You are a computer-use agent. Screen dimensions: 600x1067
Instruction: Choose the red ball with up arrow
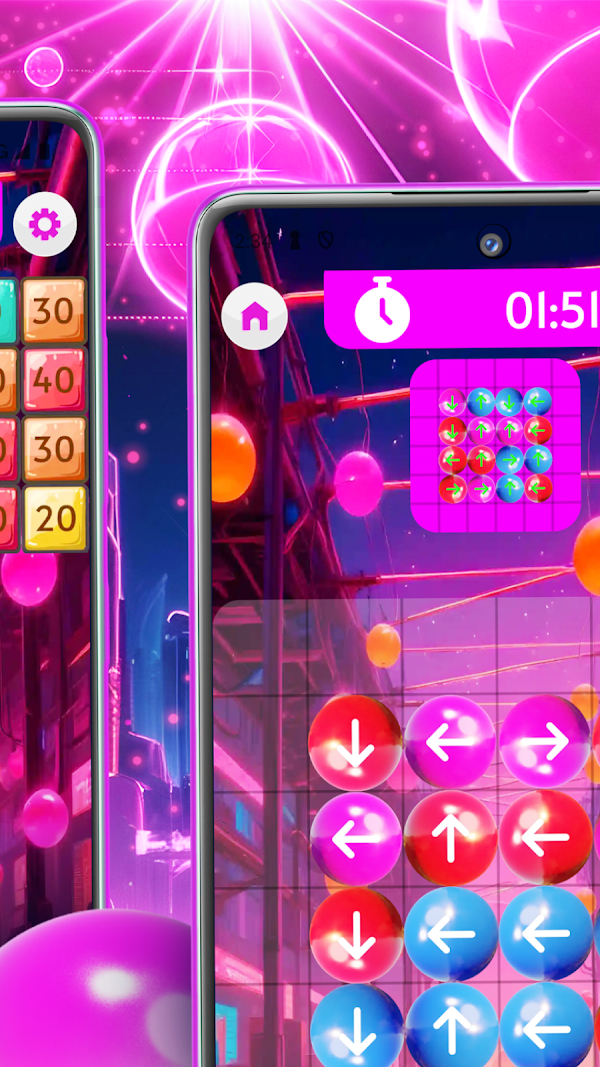(450, 838)
